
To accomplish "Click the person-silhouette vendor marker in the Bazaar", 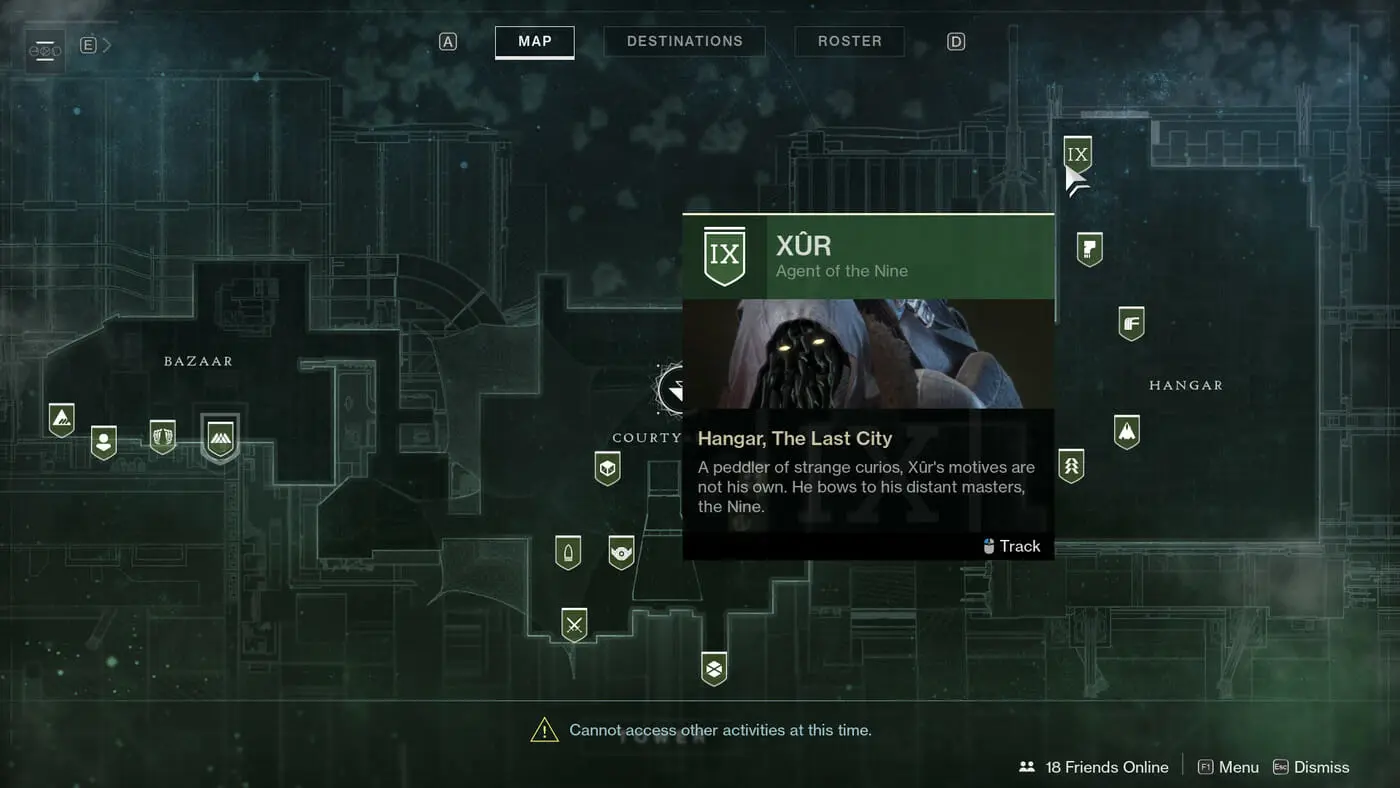I will 102,442.
